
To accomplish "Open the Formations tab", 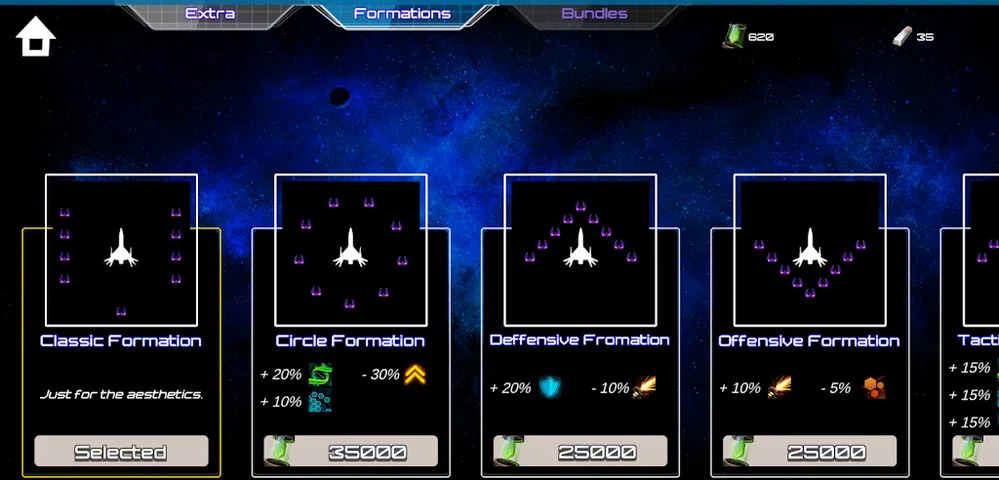I will [402, 14].
